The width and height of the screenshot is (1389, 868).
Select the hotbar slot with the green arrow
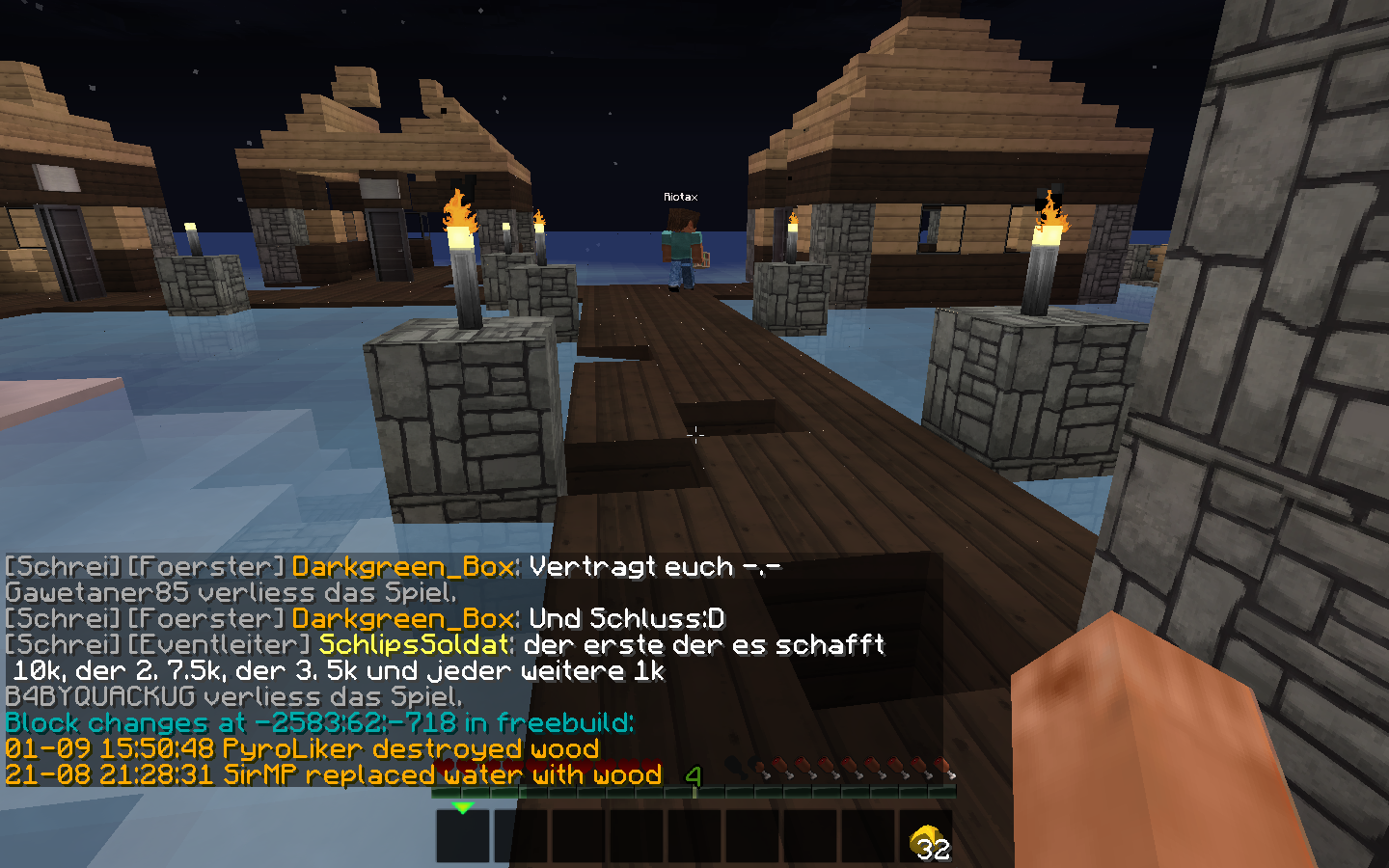(463, 835)
